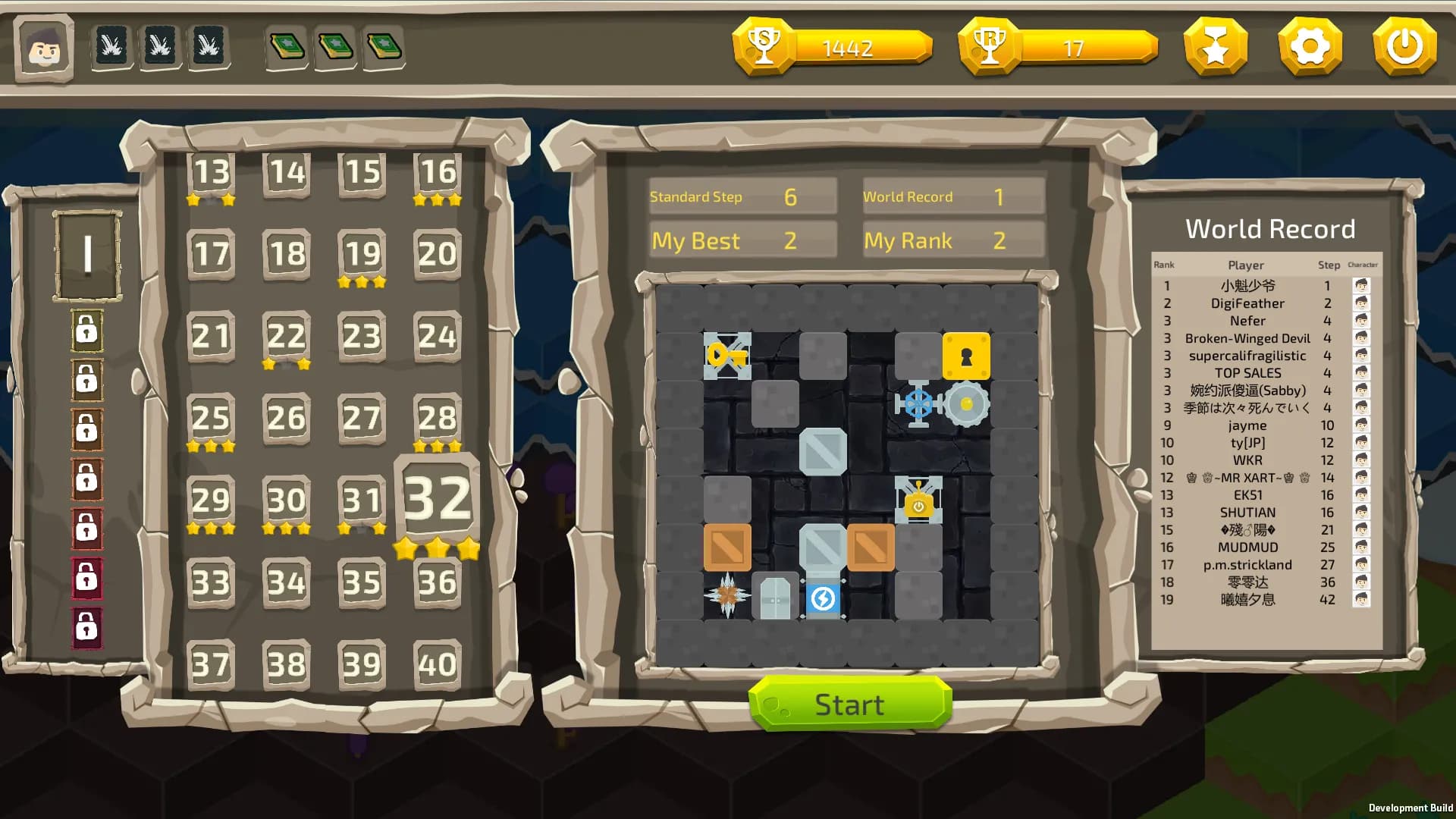Screen dimensions: 1456x819
Task: Click the trophy score bar showing 1442
Action: [x=834, y=47]
